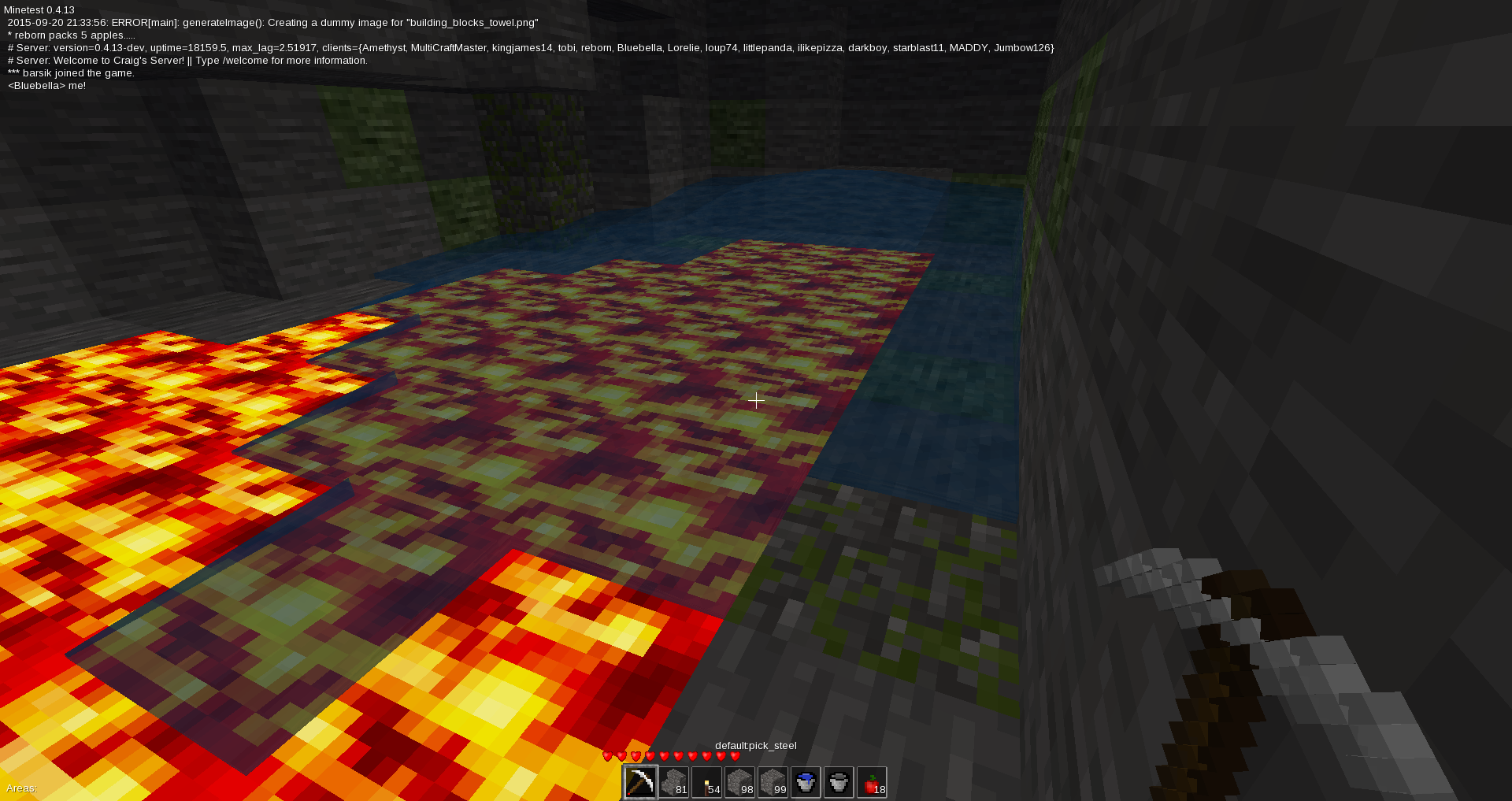Select the apple stack of 18
This screenshot has width=1512, height=801.
tap(870, 781)
